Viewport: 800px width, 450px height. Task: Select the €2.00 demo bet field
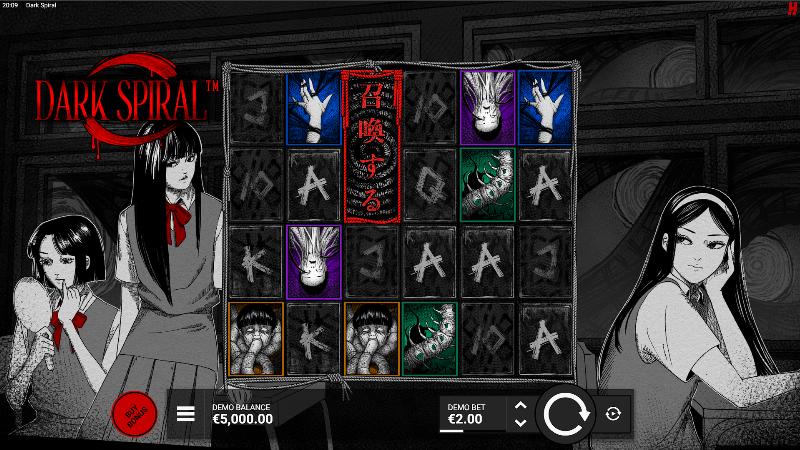click(472, 414)
